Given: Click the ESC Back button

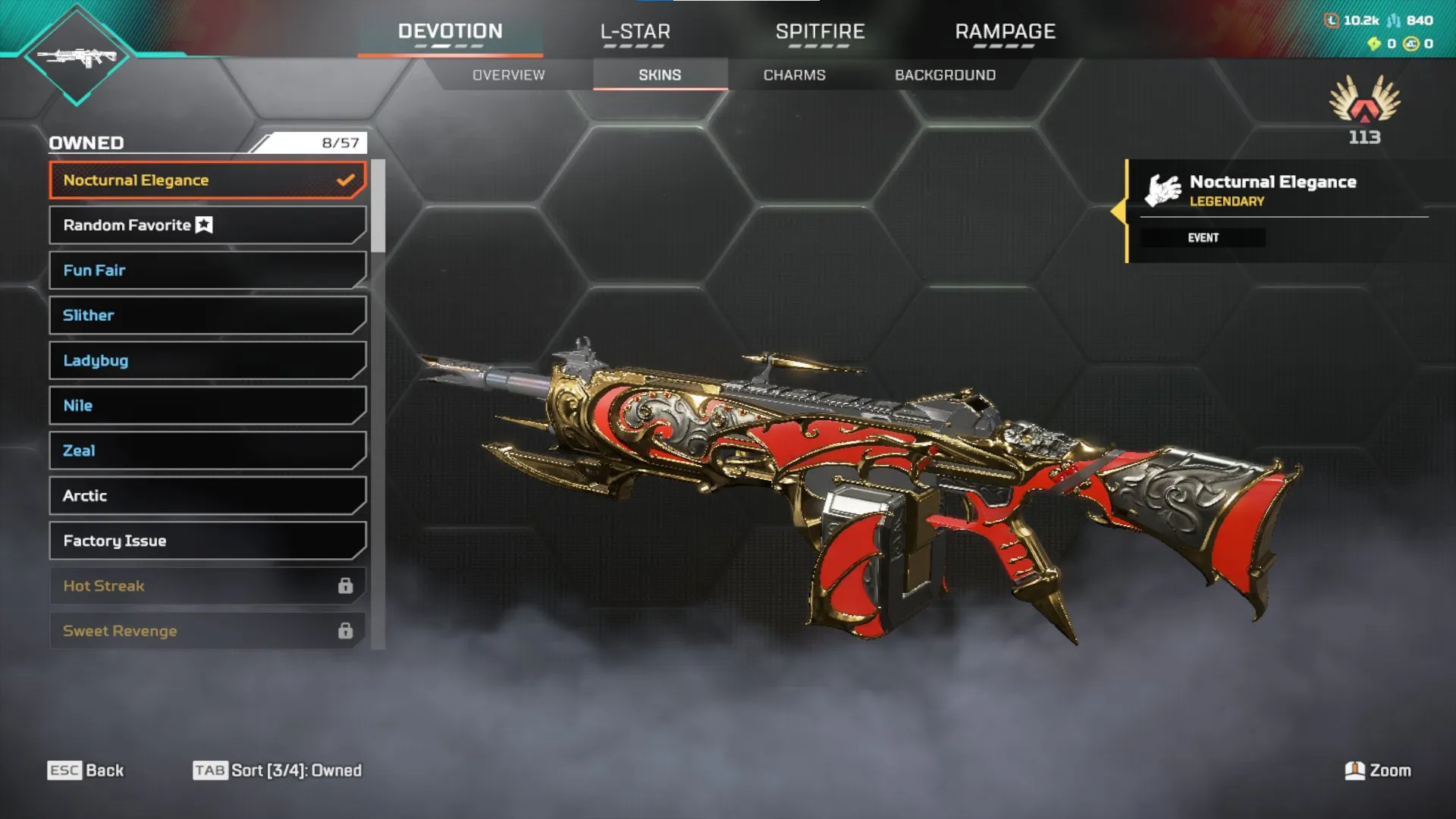Looking at the screenshot, I should coord(86,770).
